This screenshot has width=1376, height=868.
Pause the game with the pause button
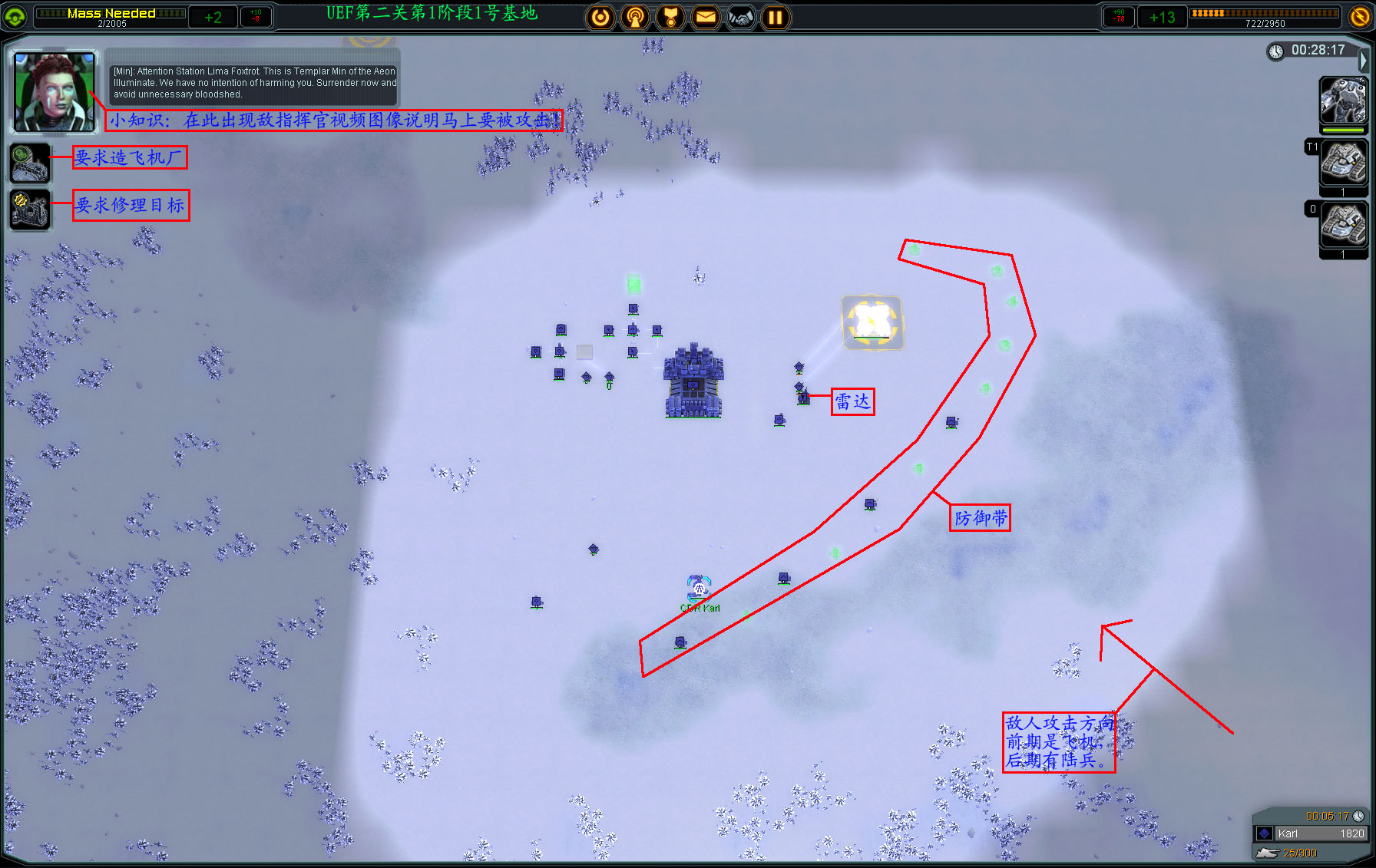[776, 17]
